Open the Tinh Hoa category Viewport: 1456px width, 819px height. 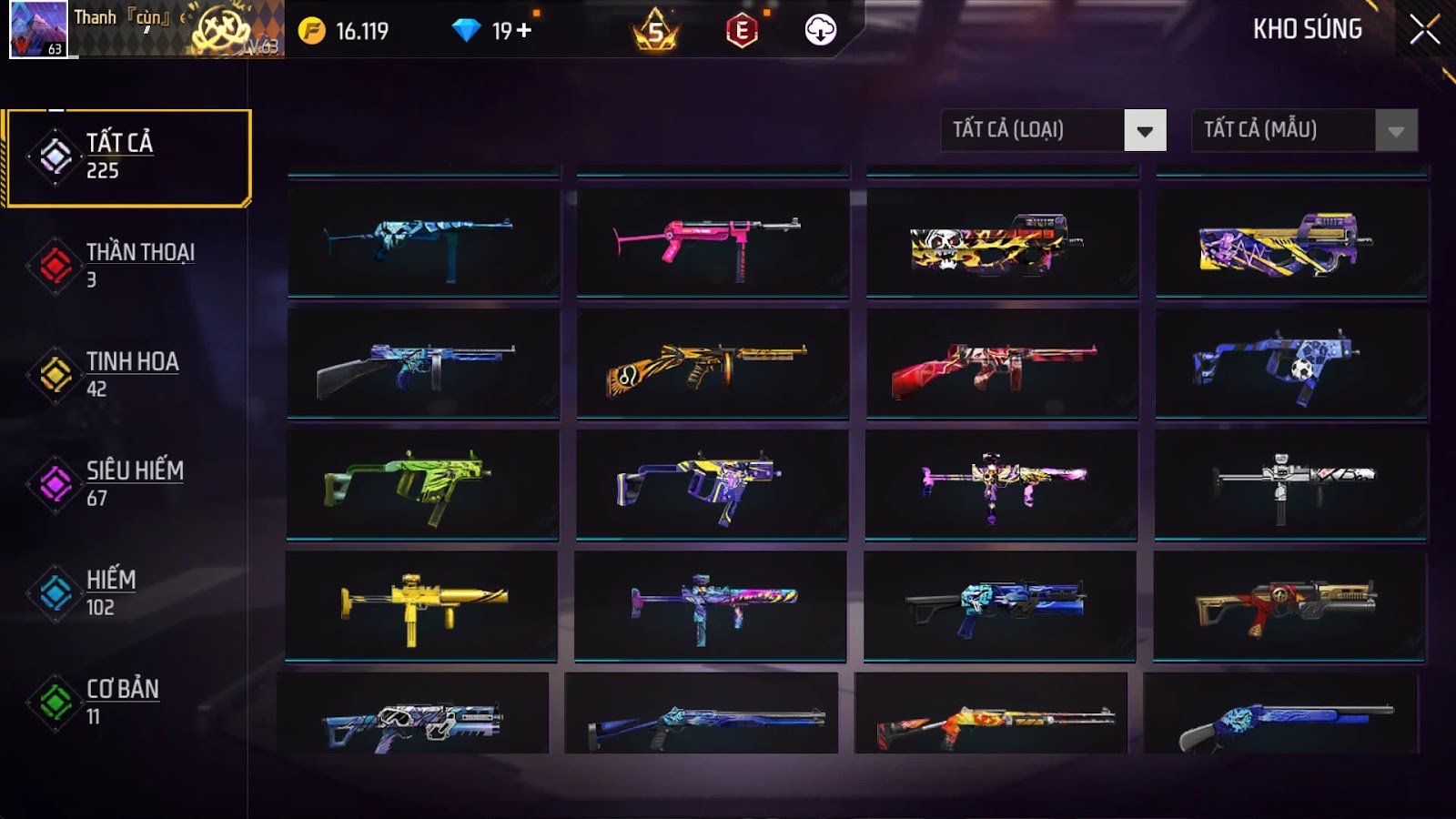pyautogui.click(x=128, y=374)
